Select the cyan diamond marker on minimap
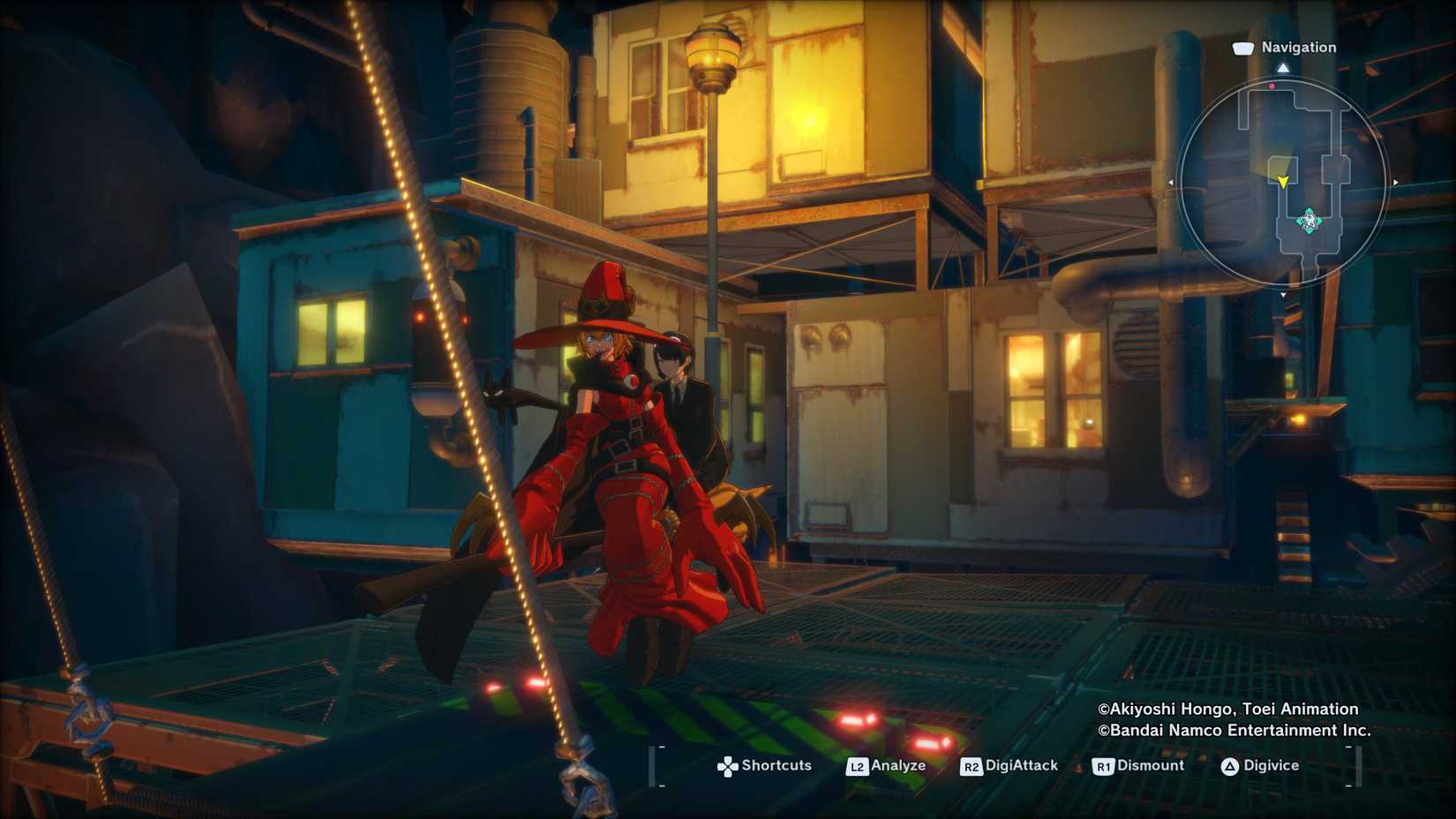Image resolution: width=1456 pixels, height=819 pixels. [x=1309, y=221]
